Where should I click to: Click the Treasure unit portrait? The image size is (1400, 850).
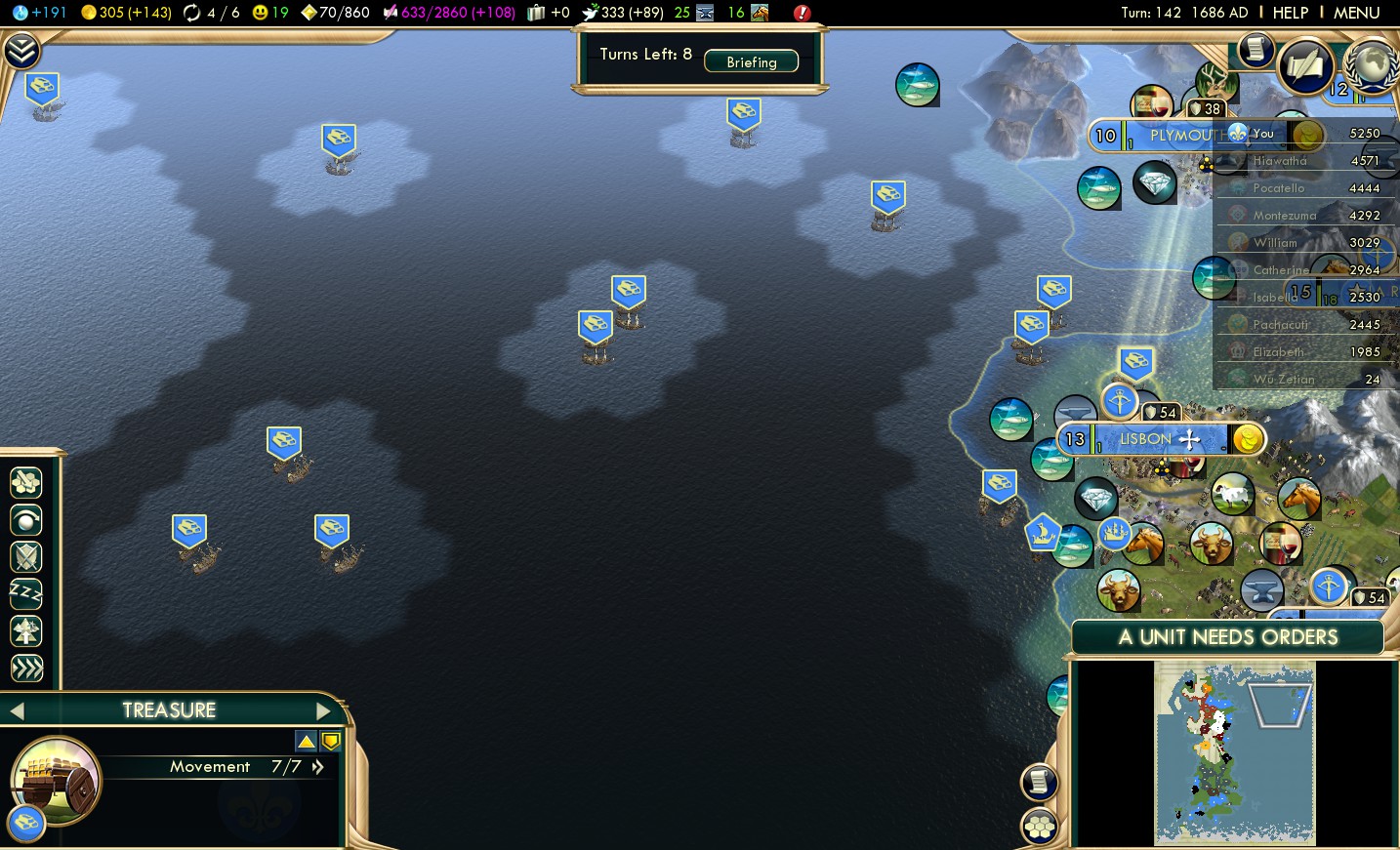[x=55, y=781]
